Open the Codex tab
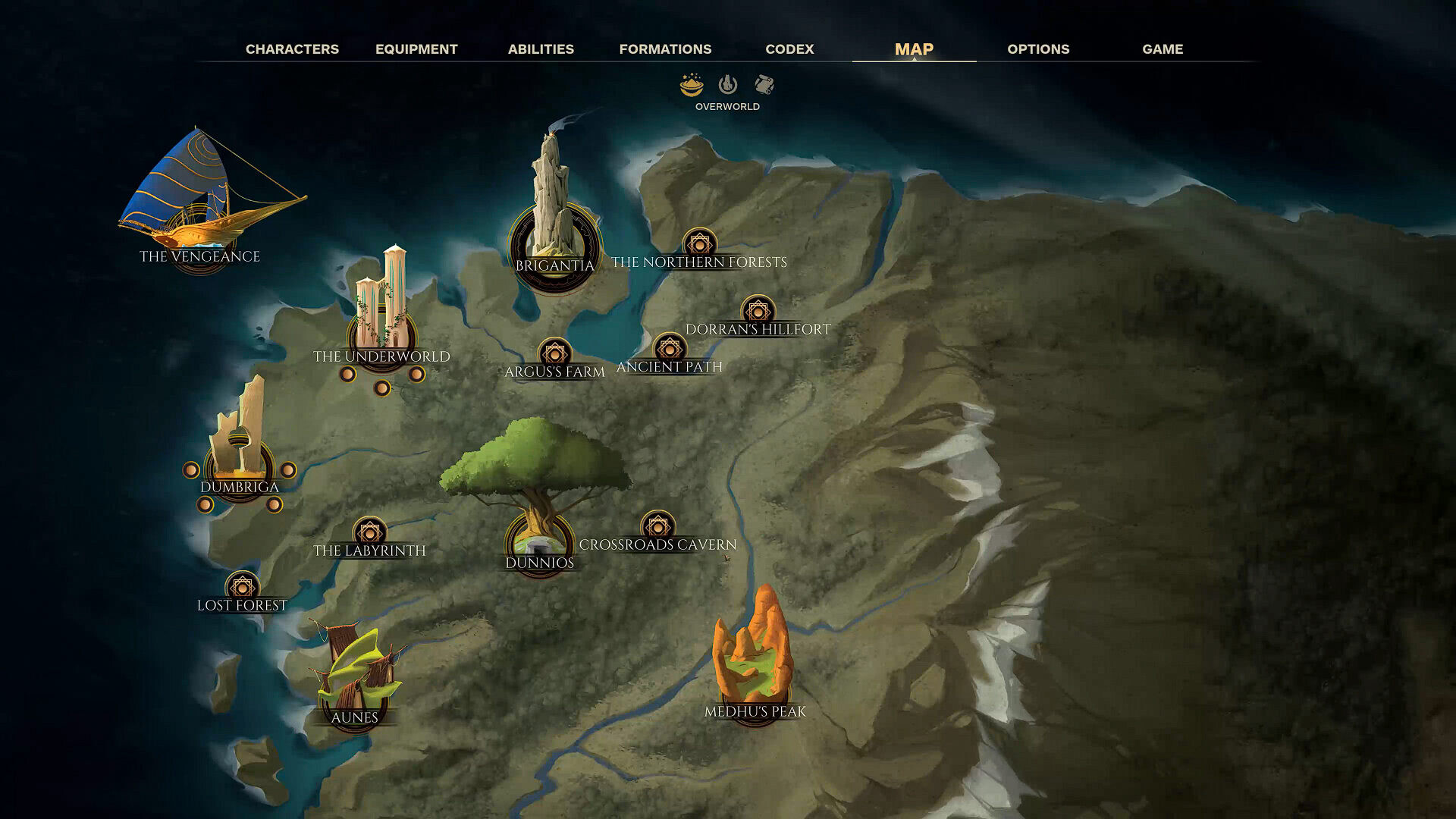This screenshot has height=819, width=1456. (x=789, y=49)
